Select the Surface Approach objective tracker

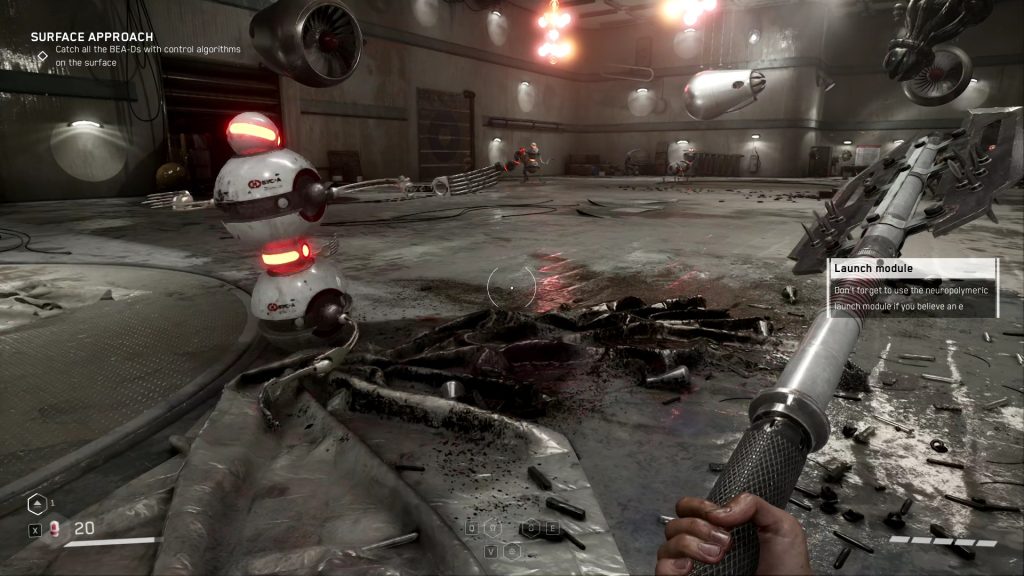coord(91,37)
